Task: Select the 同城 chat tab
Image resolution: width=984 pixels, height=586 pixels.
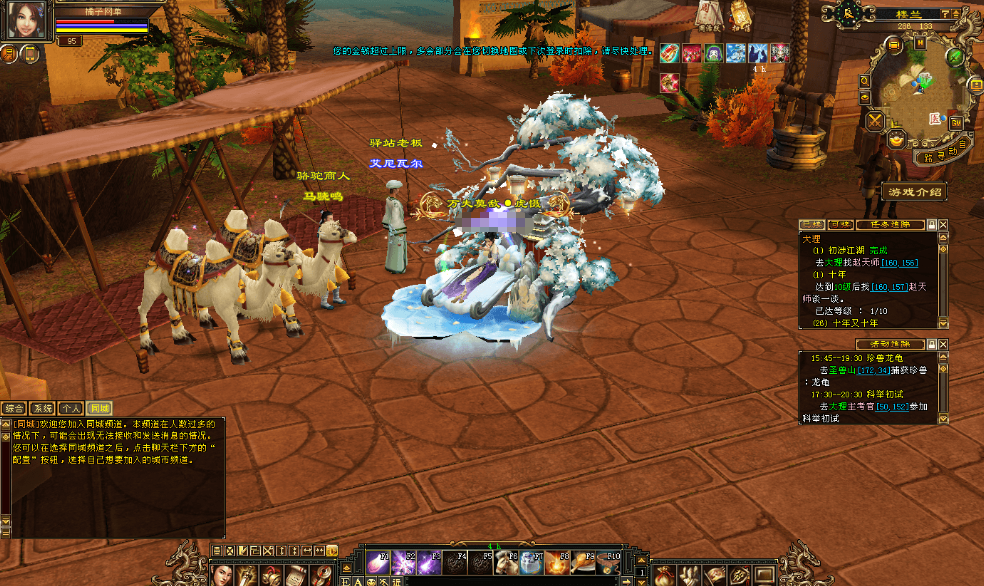Action: [98, 408]
